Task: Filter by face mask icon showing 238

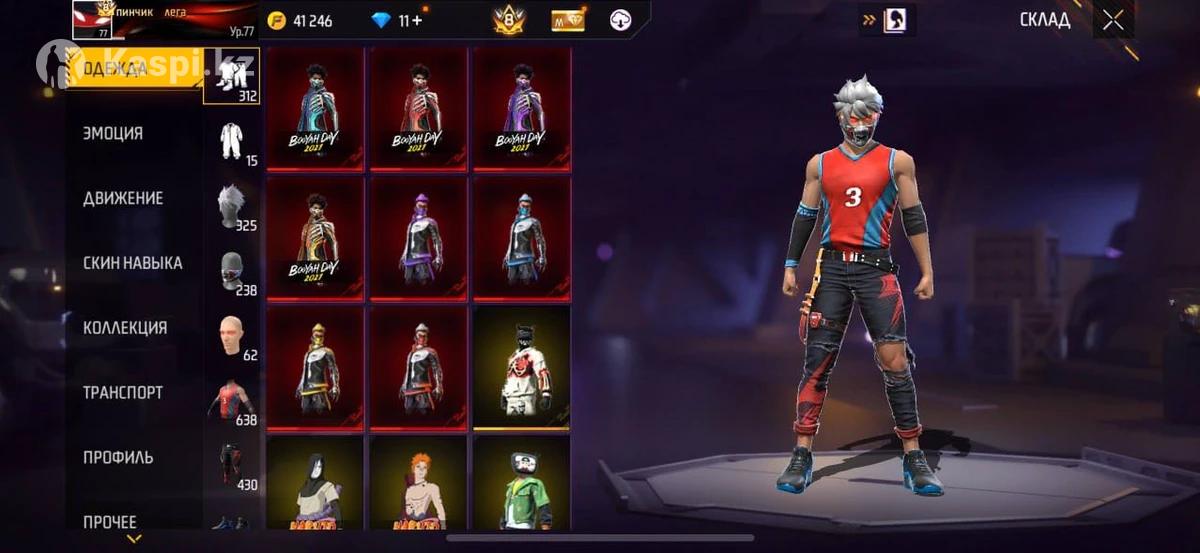Action: pos(232,271)
